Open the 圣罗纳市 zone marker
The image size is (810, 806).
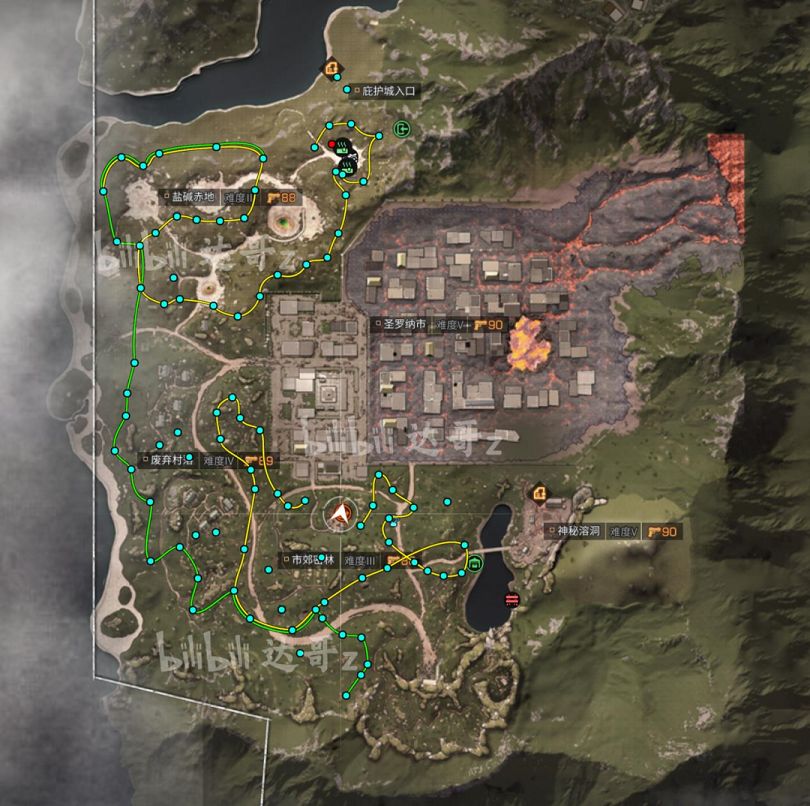(x=405, y=325)
